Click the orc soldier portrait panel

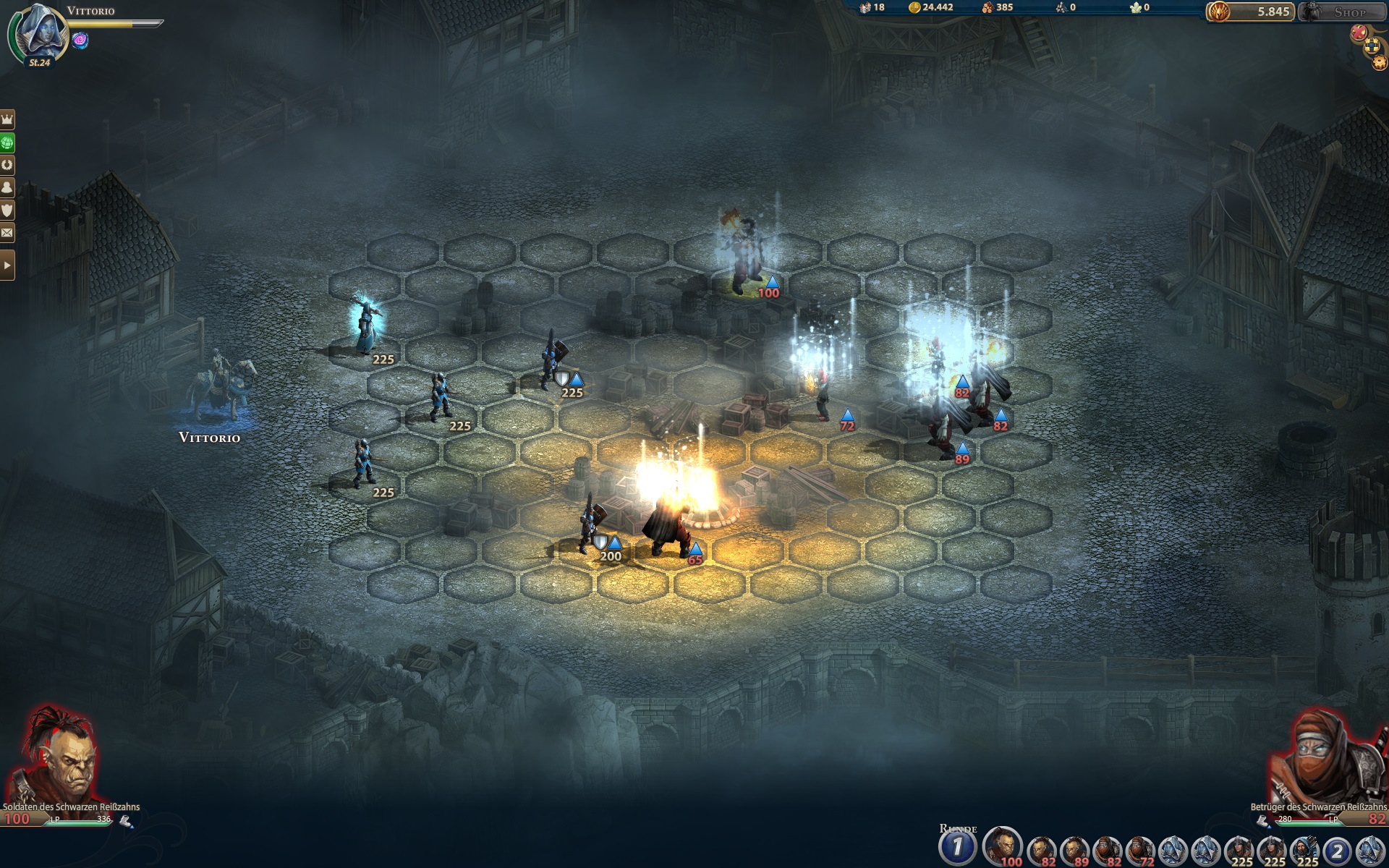[x=61, y=756]
